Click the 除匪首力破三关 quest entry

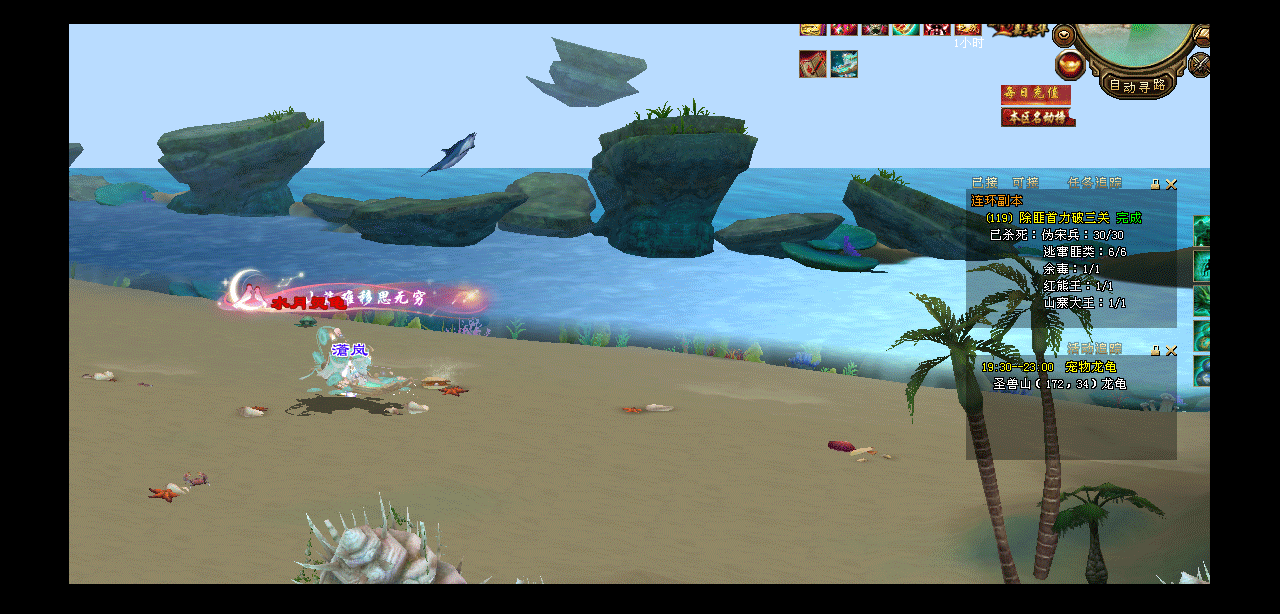(x=1064, y=218)
